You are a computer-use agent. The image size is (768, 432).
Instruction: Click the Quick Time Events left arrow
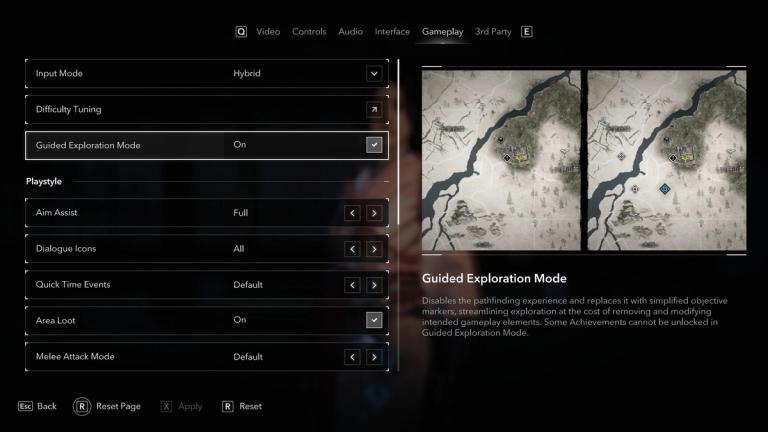click(352, 285)
